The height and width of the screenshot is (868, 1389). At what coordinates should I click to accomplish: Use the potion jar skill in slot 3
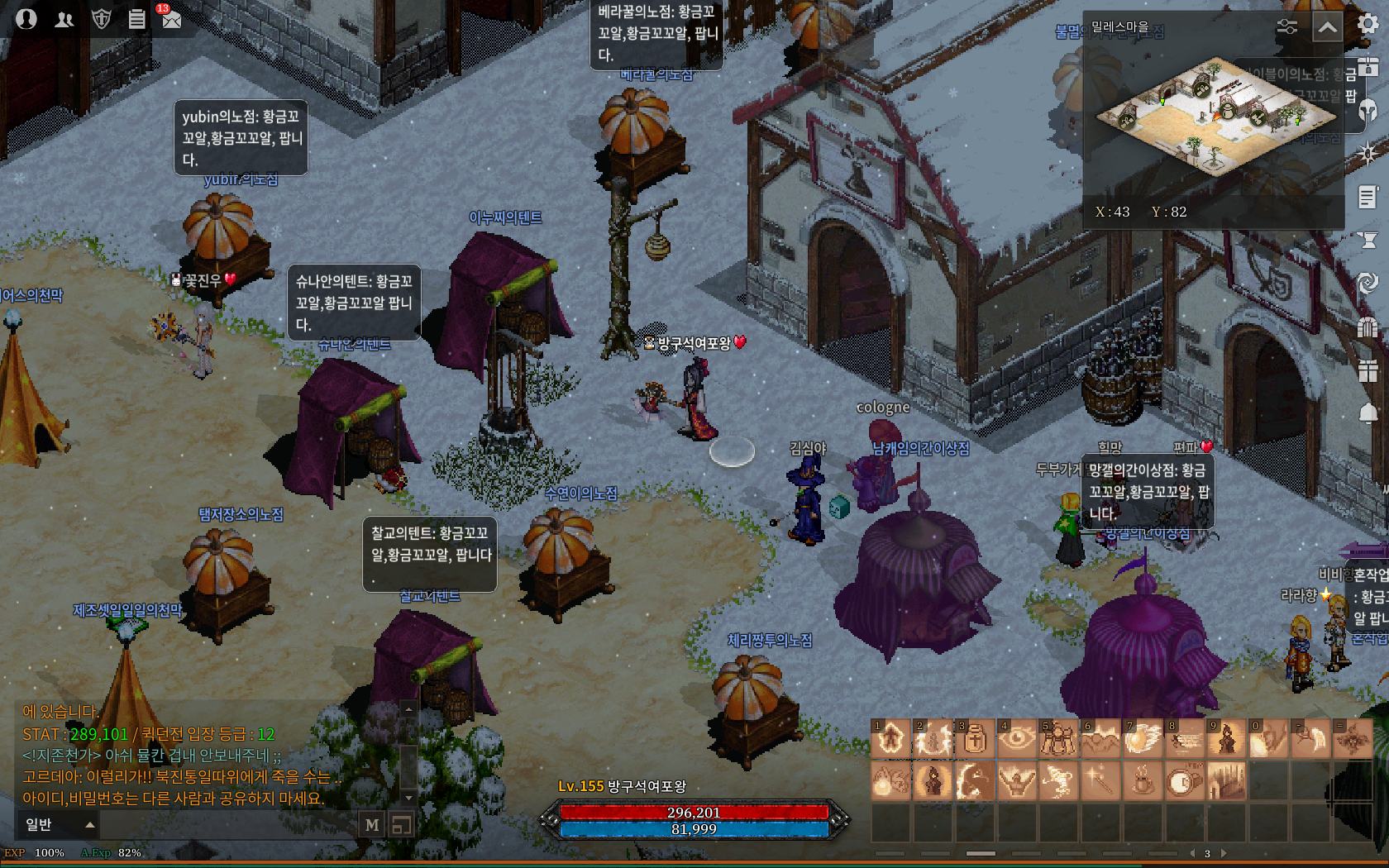[975, 738]
